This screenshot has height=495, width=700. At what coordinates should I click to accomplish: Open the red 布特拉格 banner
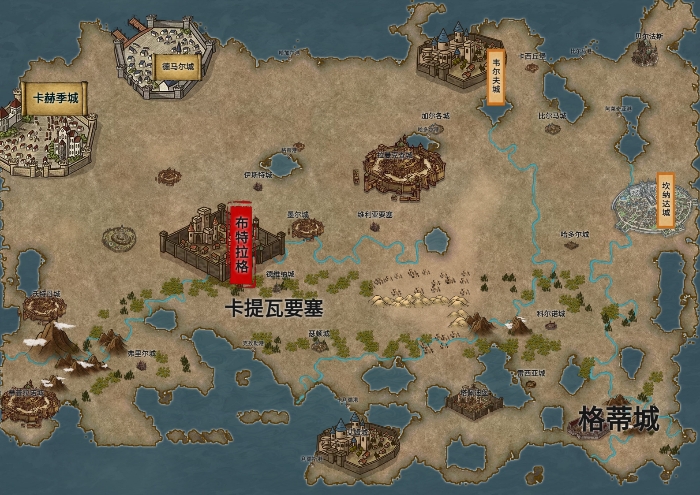[x=241, y=243]
